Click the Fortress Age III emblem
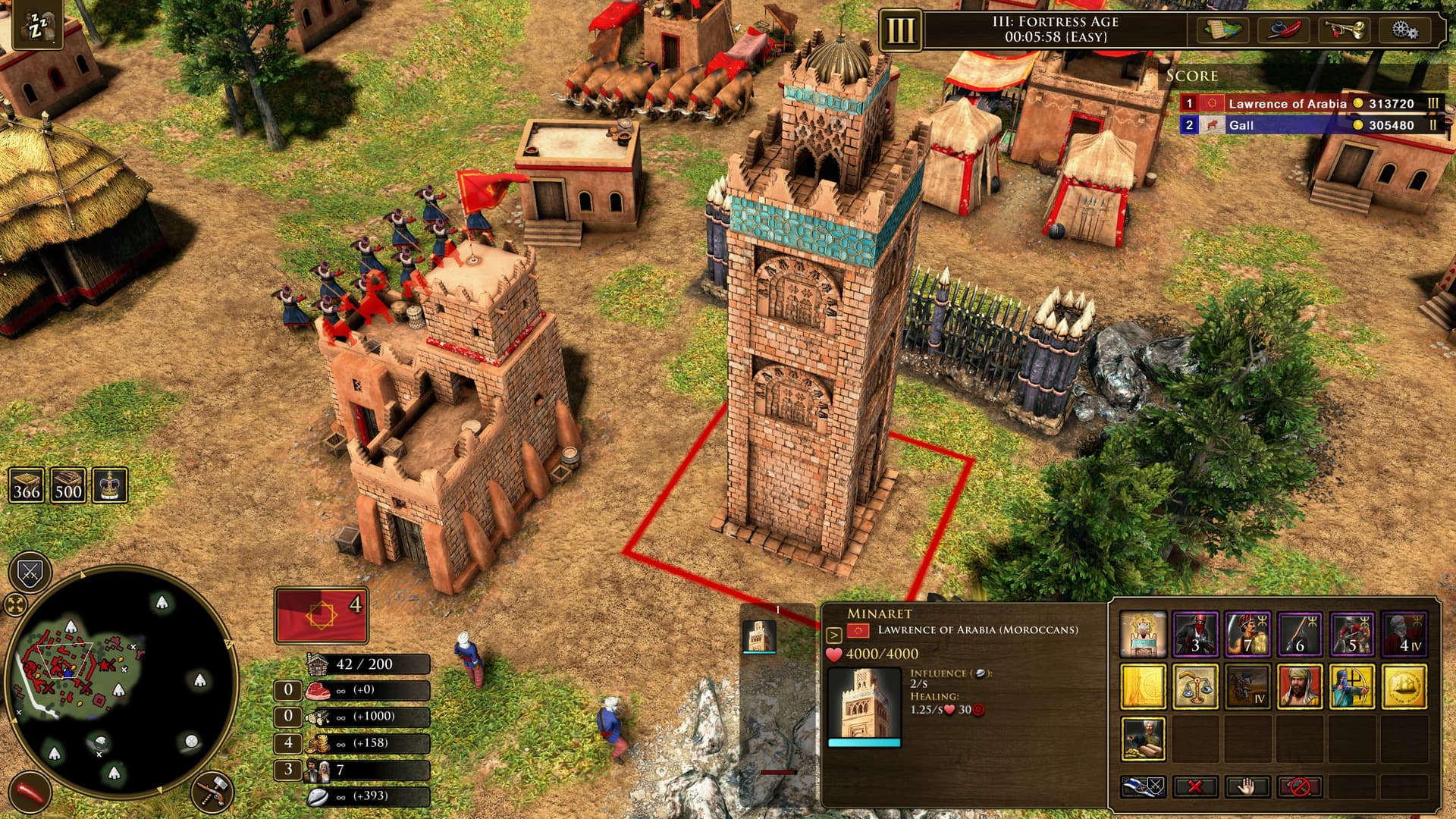Image resolution: width=1456 pixels, height=819 pixels. pyautogui.click(x=900, y=31)
